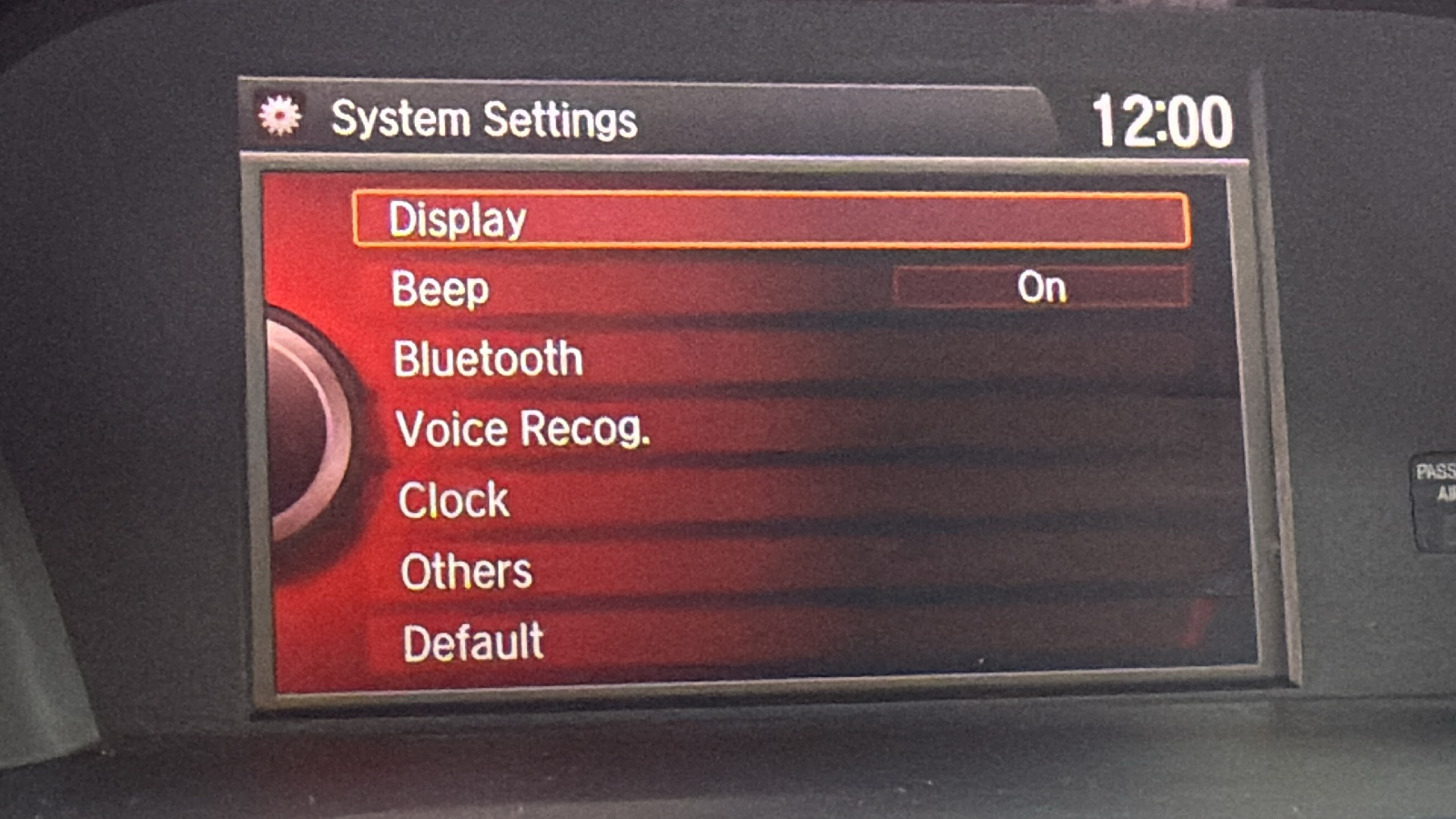Toggle the Beep On value box

click(x=1041, y=288)
